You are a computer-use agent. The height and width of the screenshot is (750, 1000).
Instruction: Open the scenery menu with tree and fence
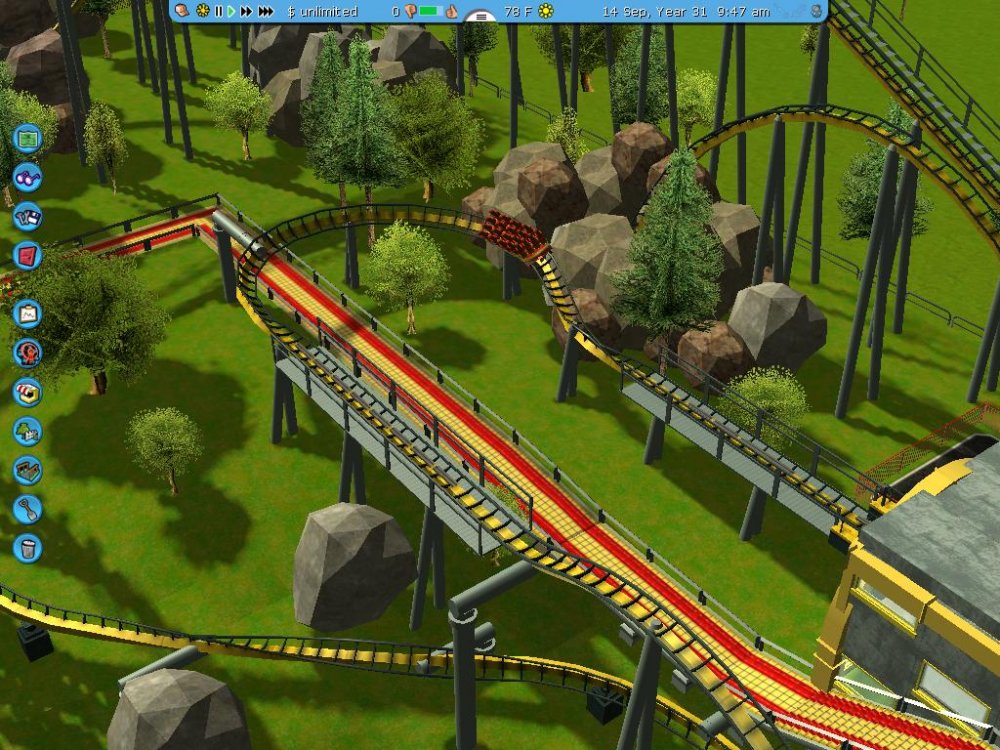[x=27, y=431]
